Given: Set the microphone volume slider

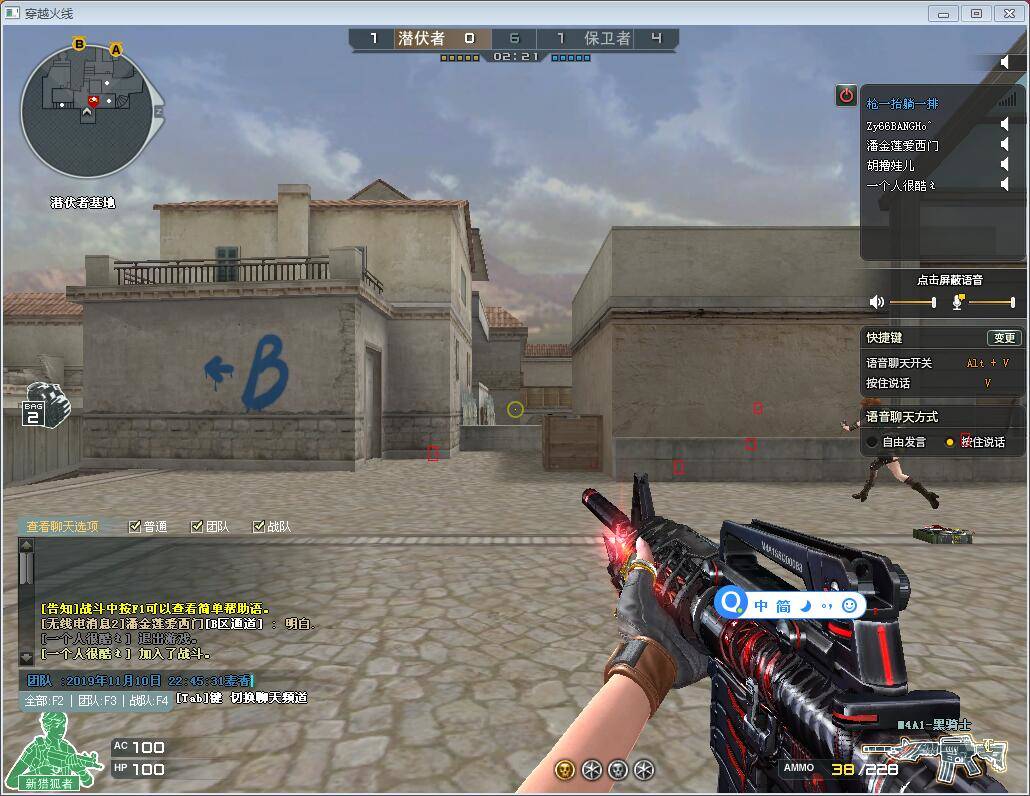Looking at the screenshot, I should coord(991,302).
